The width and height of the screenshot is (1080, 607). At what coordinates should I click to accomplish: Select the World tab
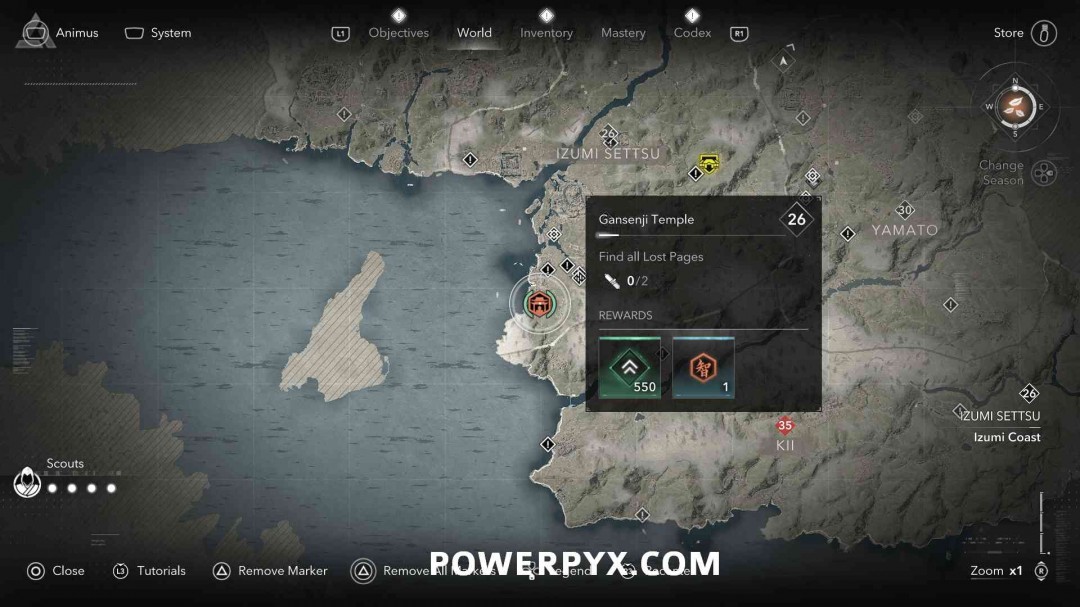point(474,33)
